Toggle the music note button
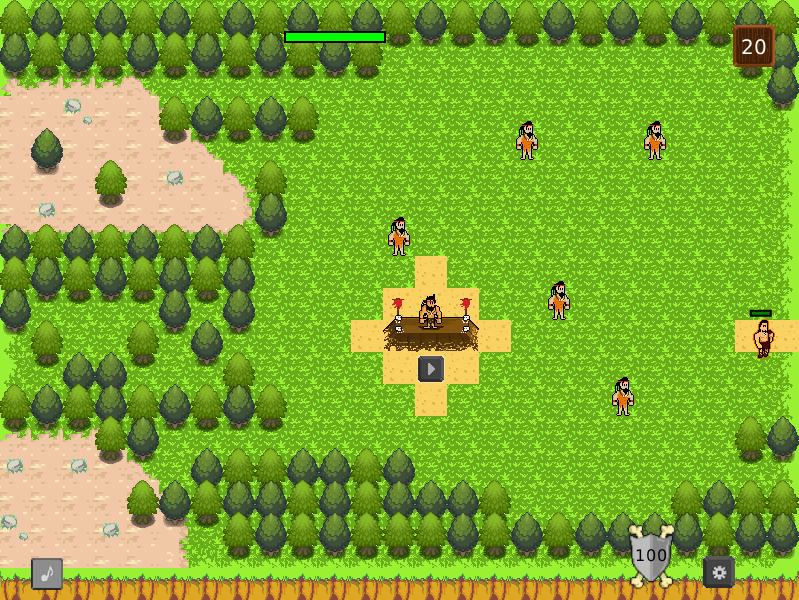 click(x=47, y=573)
